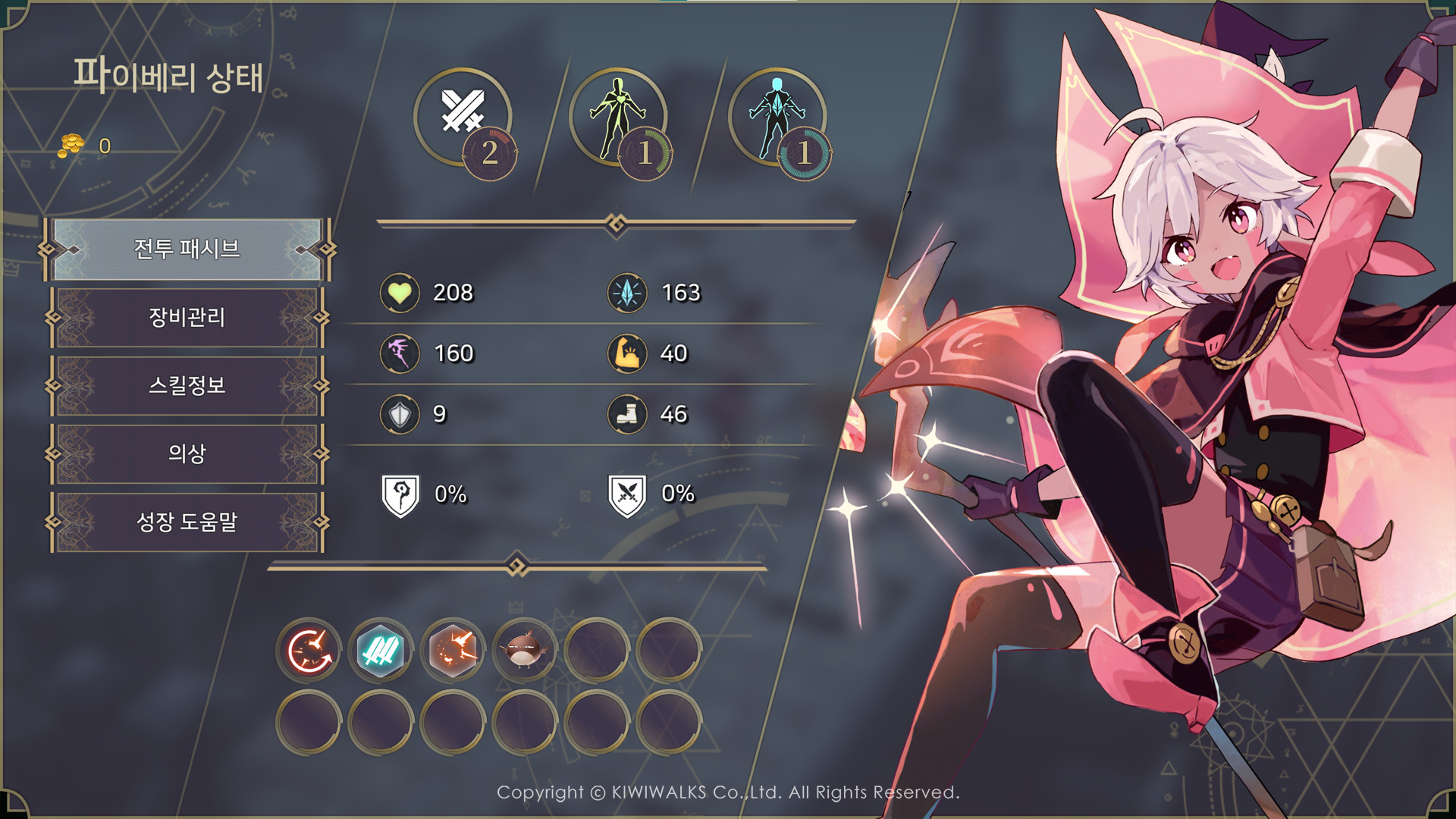The width and height of the screenshot is (1456, 819).
Task: Select the teal claw slash passive skill
Action: pos(381,651)
